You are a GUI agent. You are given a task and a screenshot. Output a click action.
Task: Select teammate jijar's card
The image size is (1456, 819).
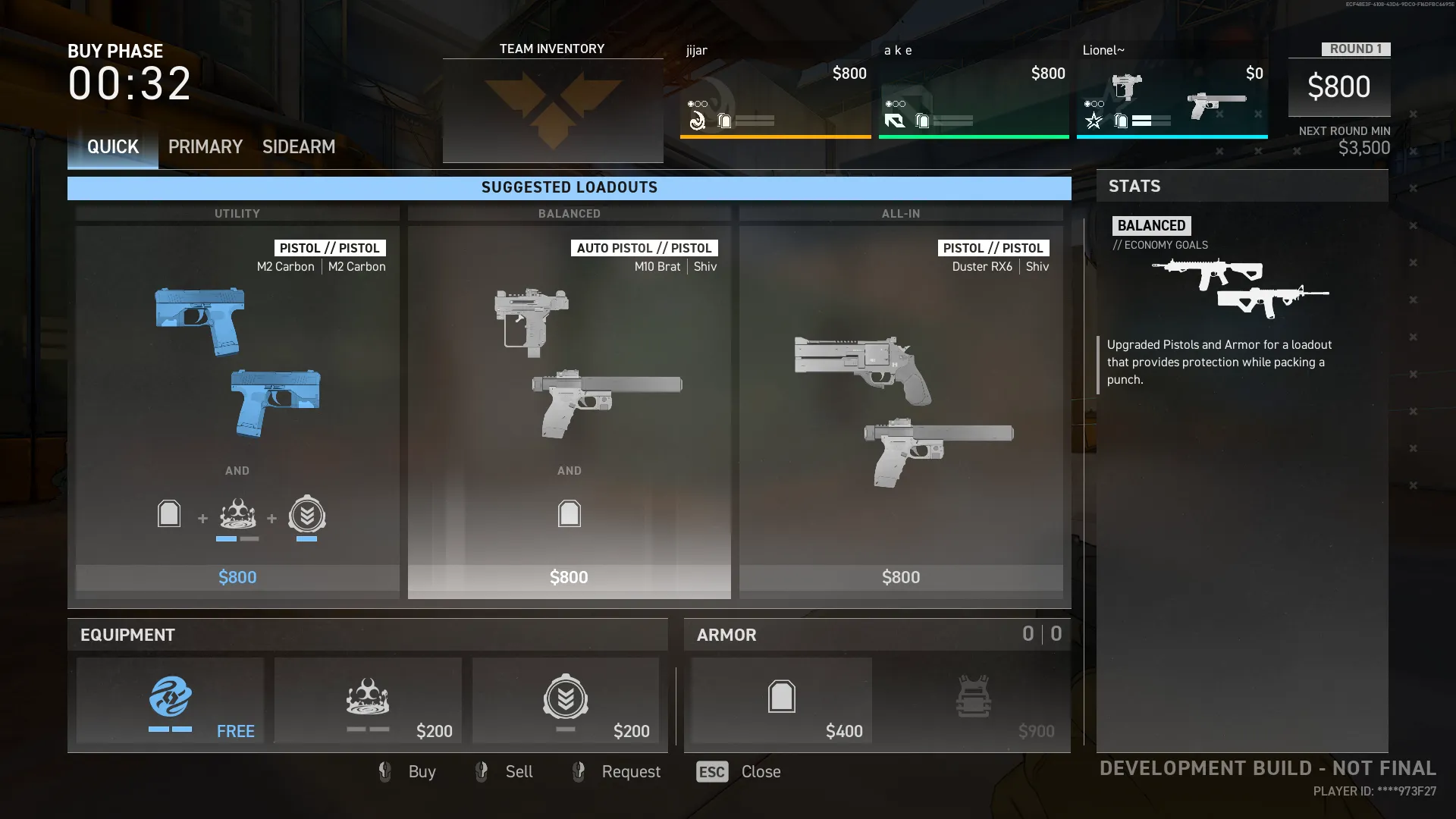tap(775, 91)
